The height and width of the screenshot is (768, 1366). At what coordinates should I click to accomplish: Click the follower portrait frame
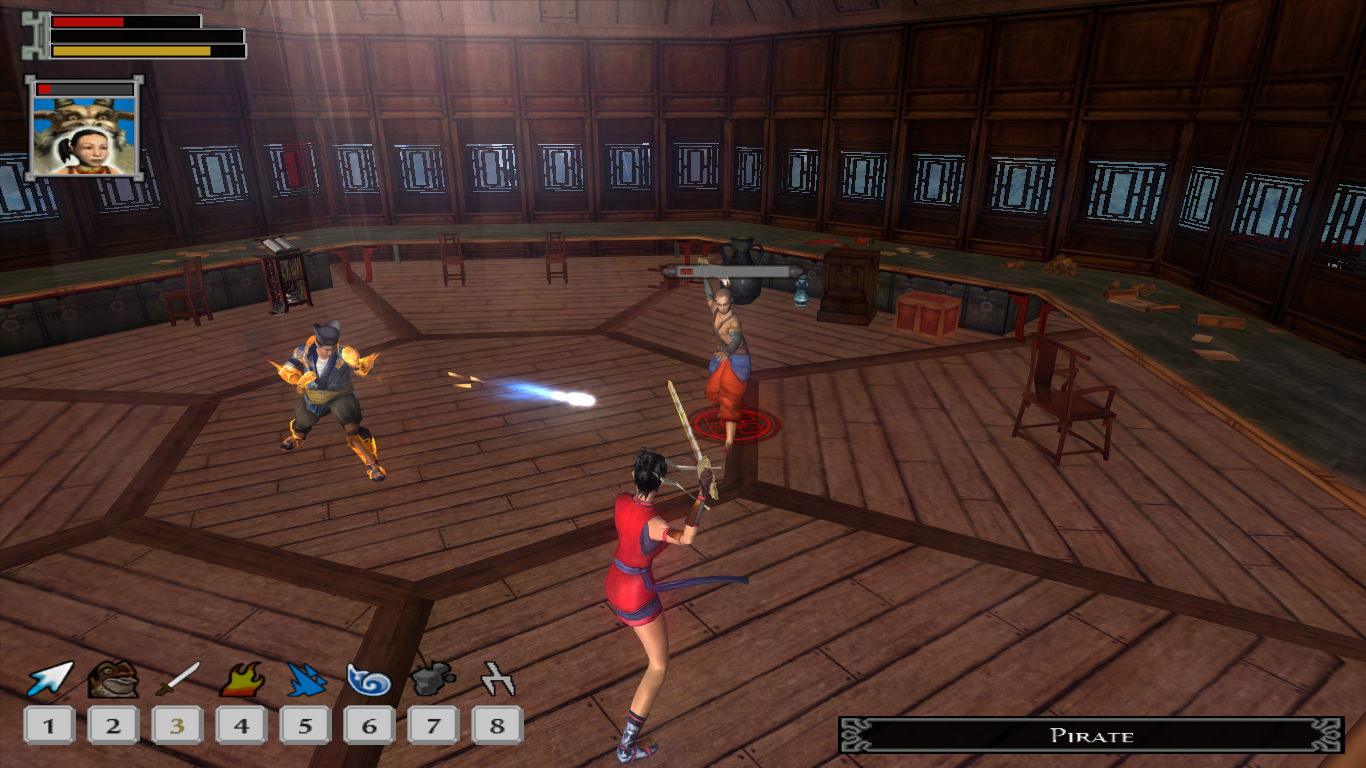point(84,130)
